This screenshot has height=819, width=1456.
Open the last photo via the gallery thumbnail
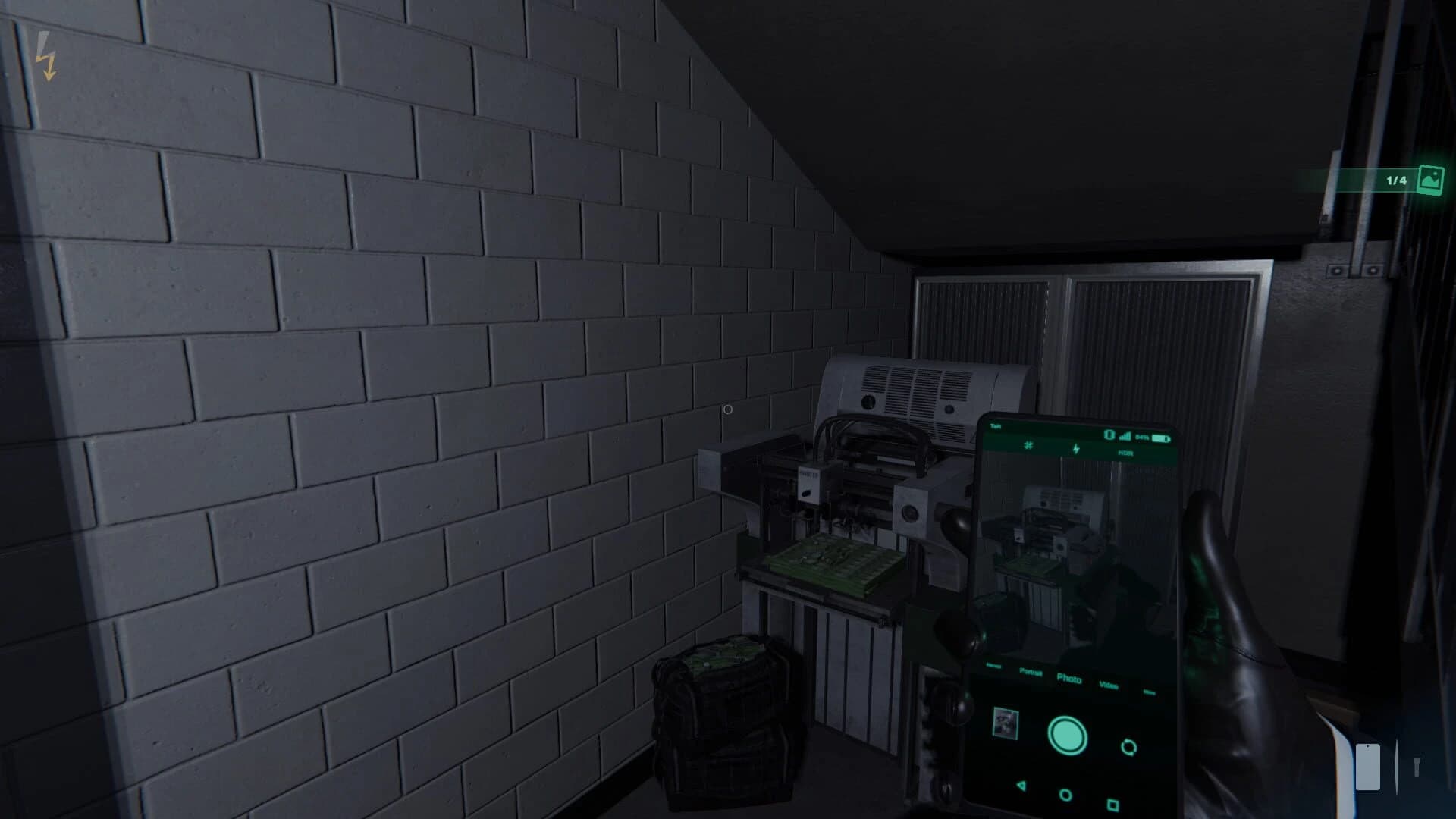pos(1005,723)
